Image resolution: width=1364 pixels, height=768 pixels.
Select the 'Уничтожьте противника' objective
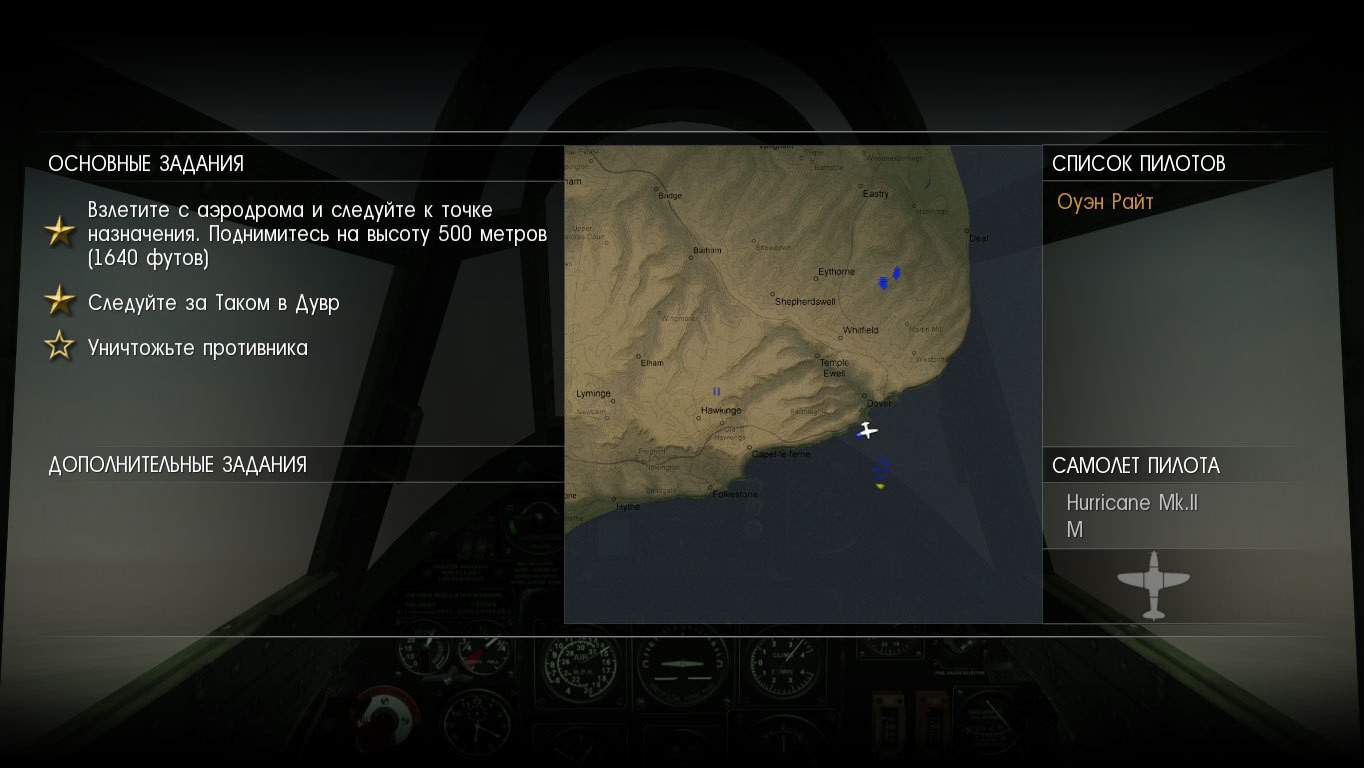[x=197, y=348]
